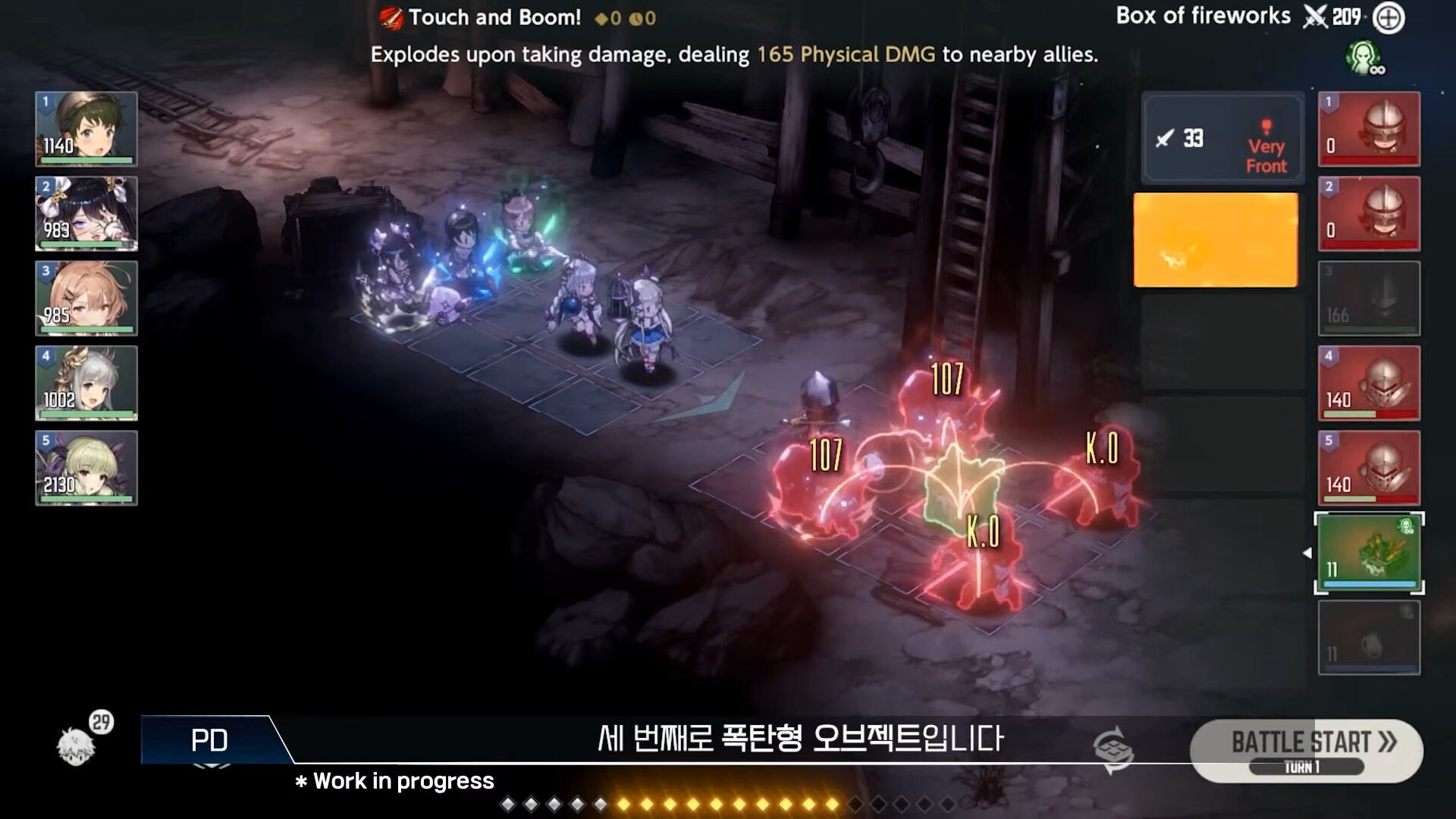Viewport: 1456px width, 819px height.
Task: Open the orange skill preview thumbnail
Action: coord(1216,240)
